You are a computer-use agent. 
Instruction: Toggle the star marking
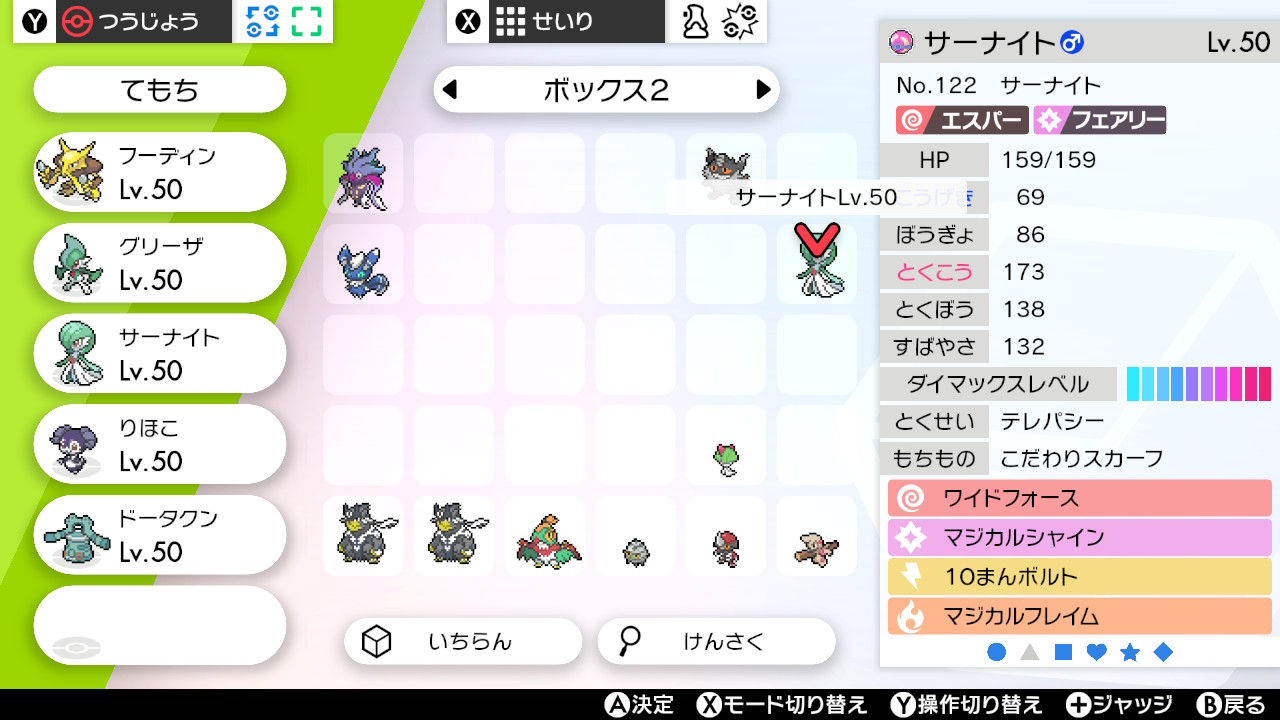pyautogui.click(x=1131, y=651)
